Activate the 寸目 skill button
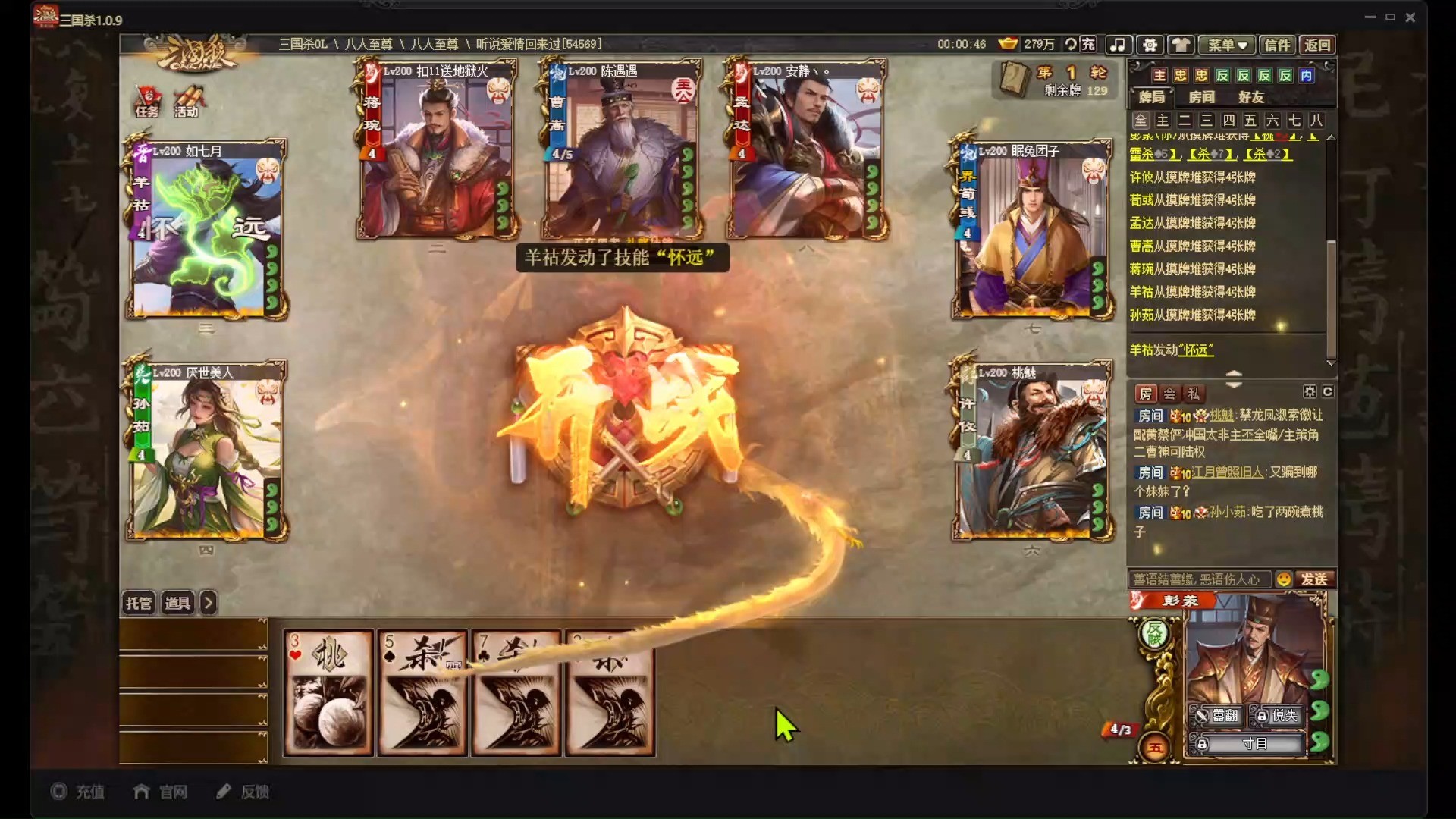Screen dimensions: 1456x819 coord(1253,744)
